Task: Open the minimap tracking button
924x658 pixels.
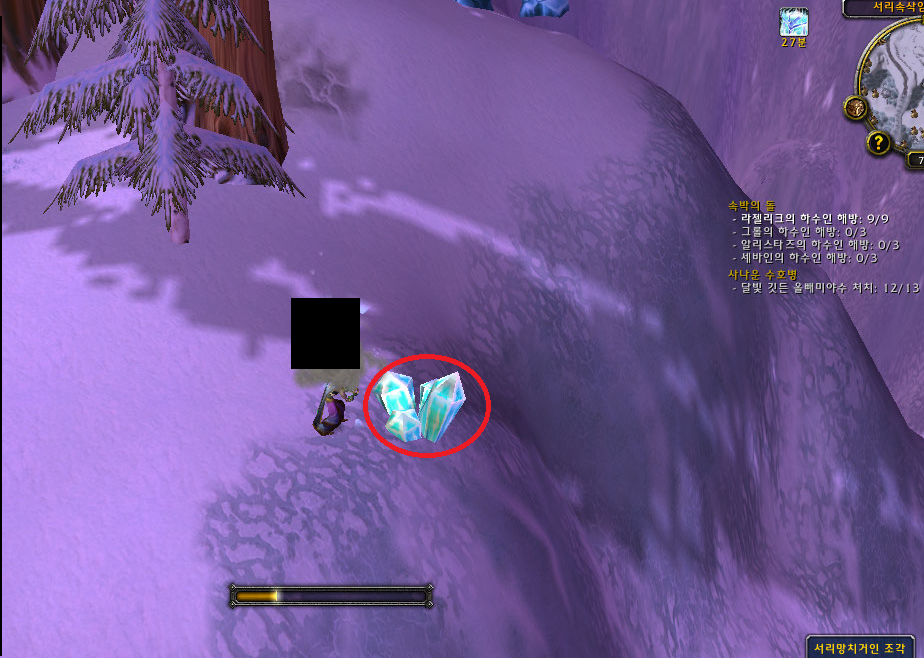Action: click(x=855, y=107)
